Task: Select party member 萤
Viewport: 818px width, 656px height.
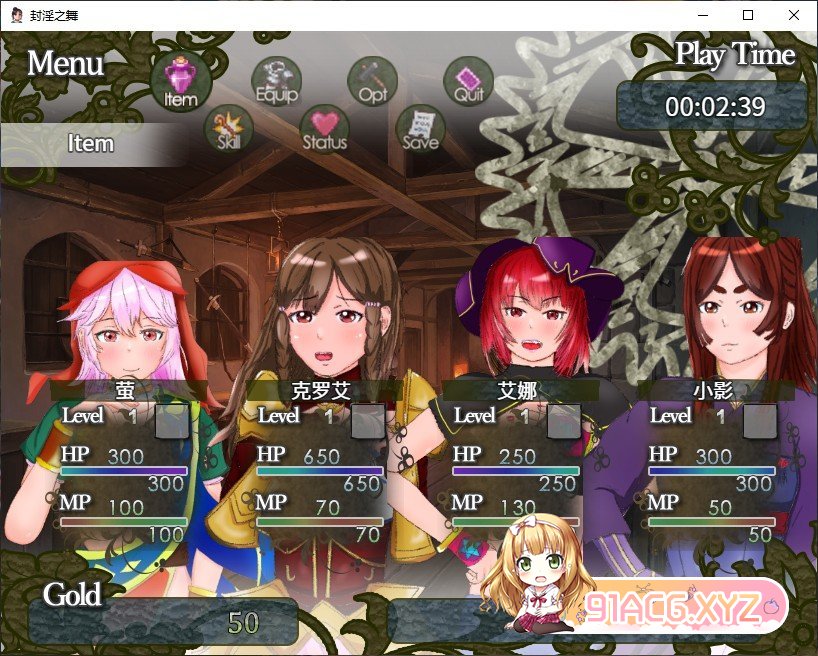Action: pyautogui.click(x=125, y=390)
